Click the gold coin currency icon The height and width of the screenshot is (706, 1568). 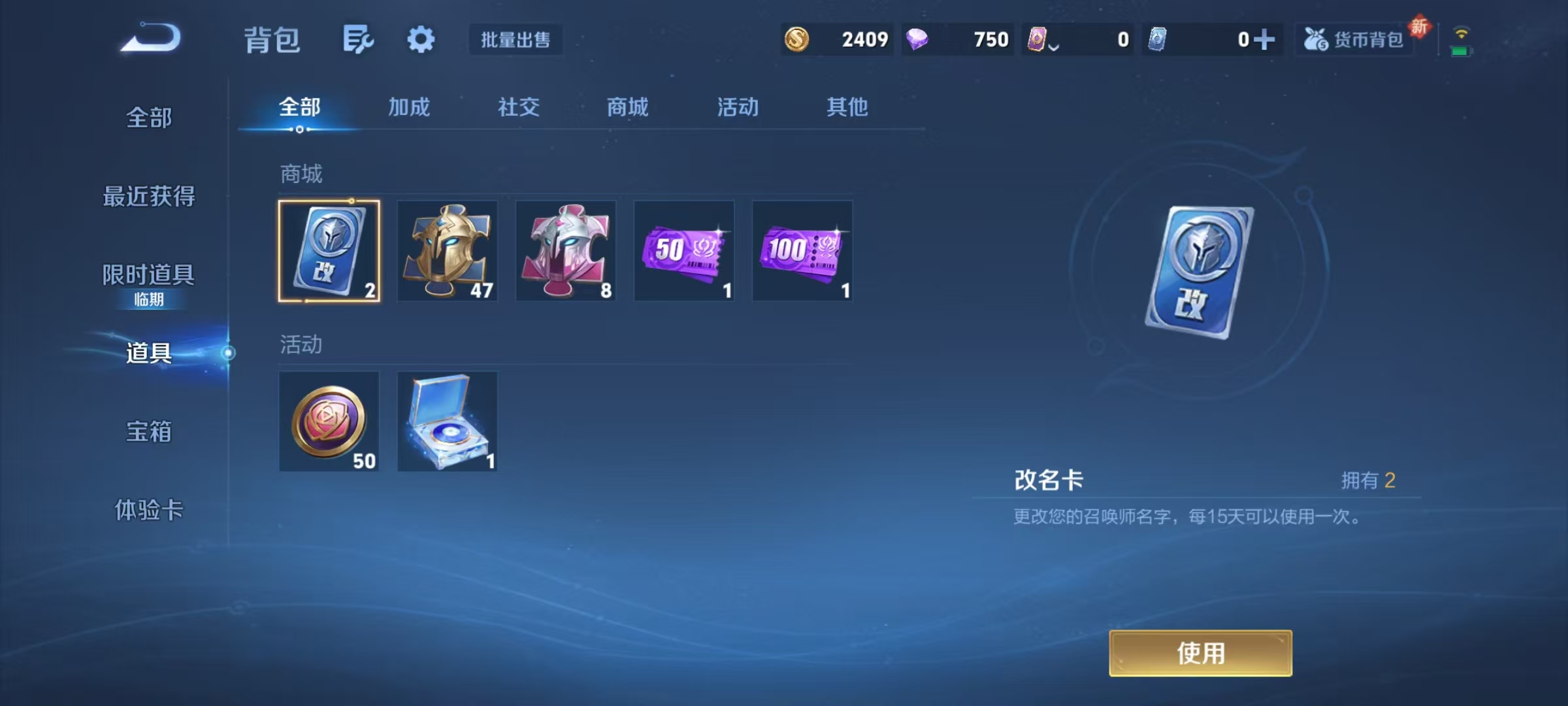(x=796, y=40)
